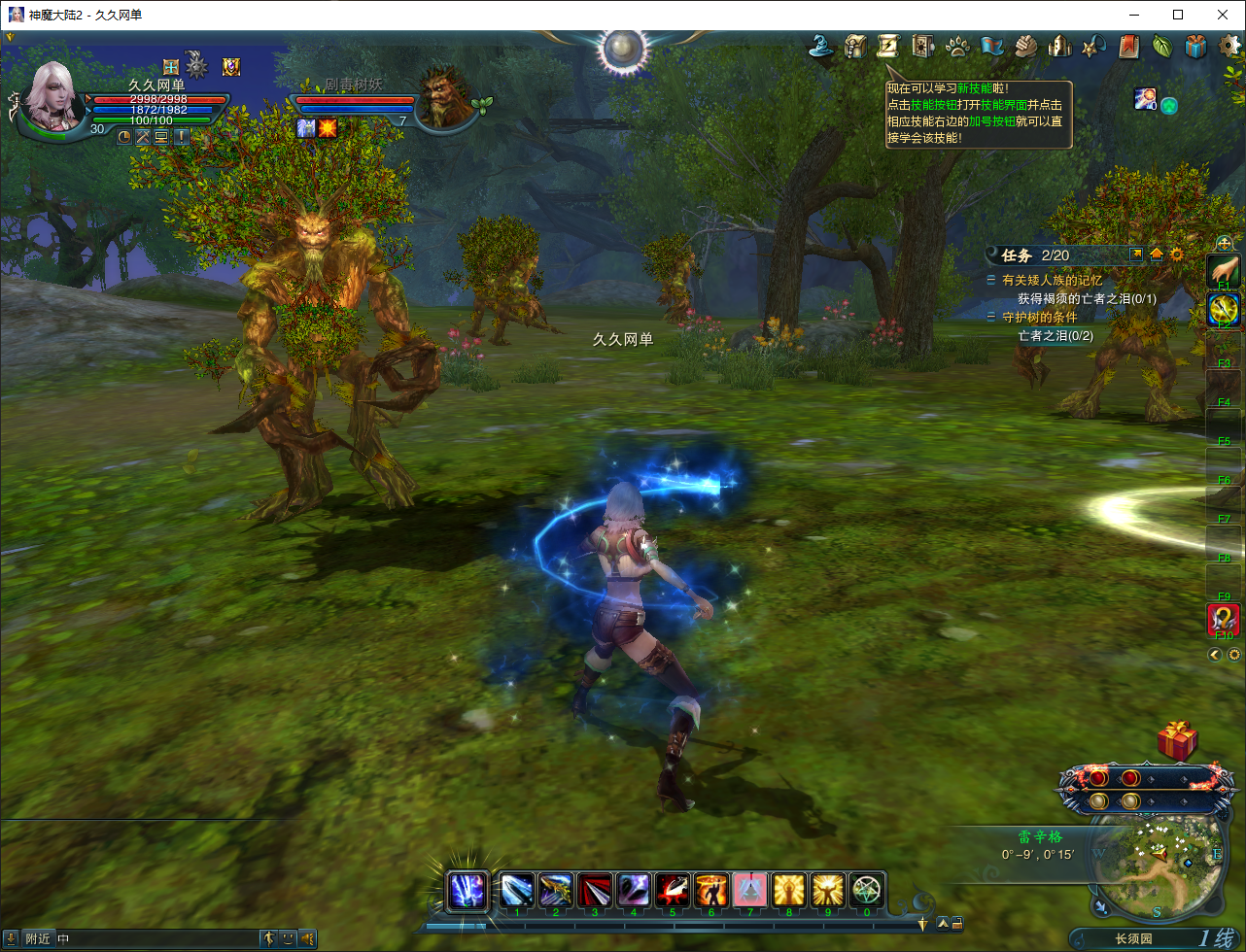The width and height of the screenshot is (1246, 952).
Task: Open the wizard hat character menu
Action: pyautogui.click(x=825, y=46)
